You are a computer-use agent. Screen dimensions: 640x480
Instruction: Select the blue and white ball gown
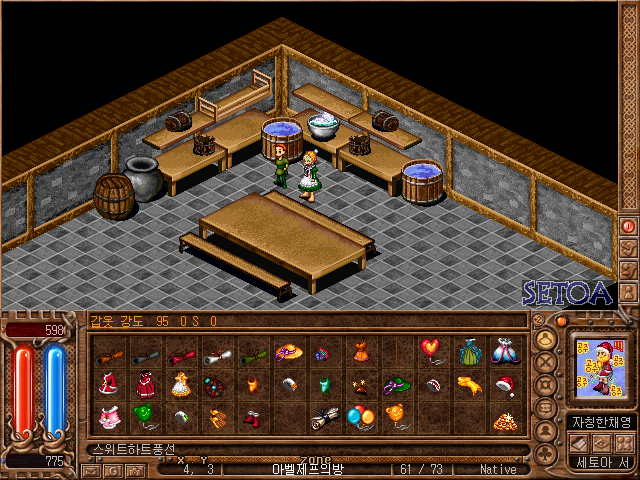pos(504,351)
